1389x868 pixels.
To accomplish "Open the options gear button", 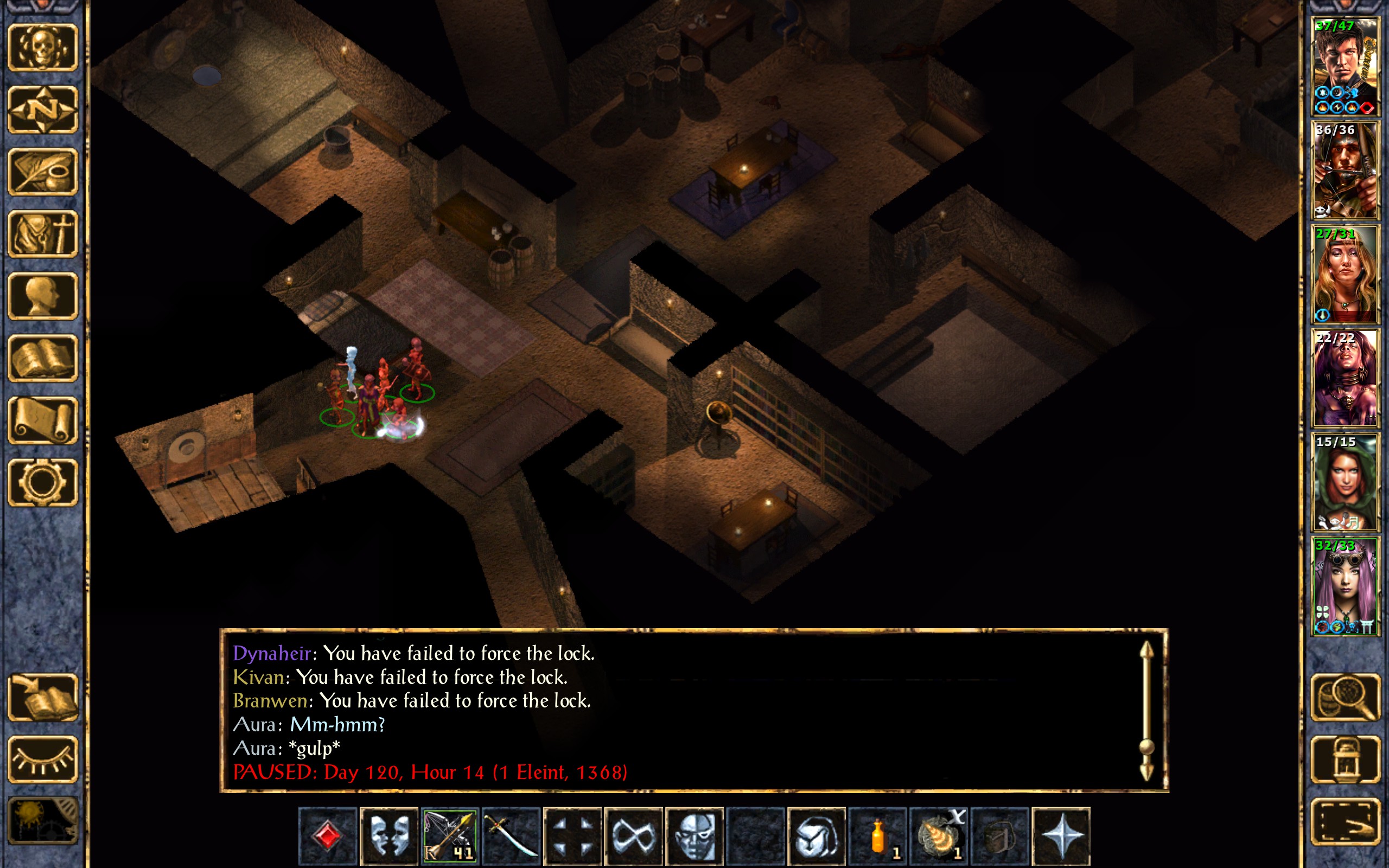I will click(42, 482).
